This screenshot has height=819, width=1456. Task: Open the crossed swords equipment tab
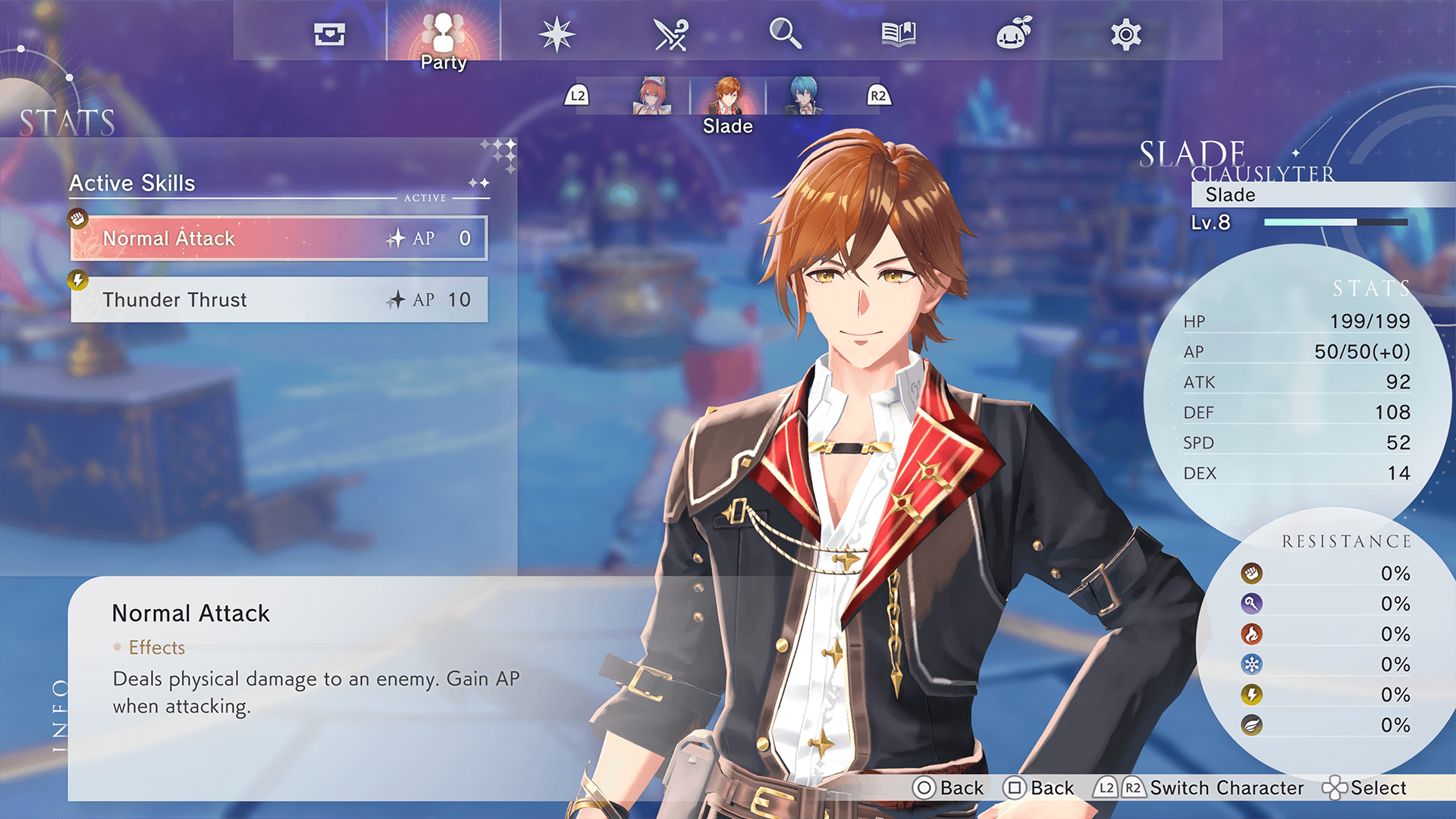click(670, 34)
